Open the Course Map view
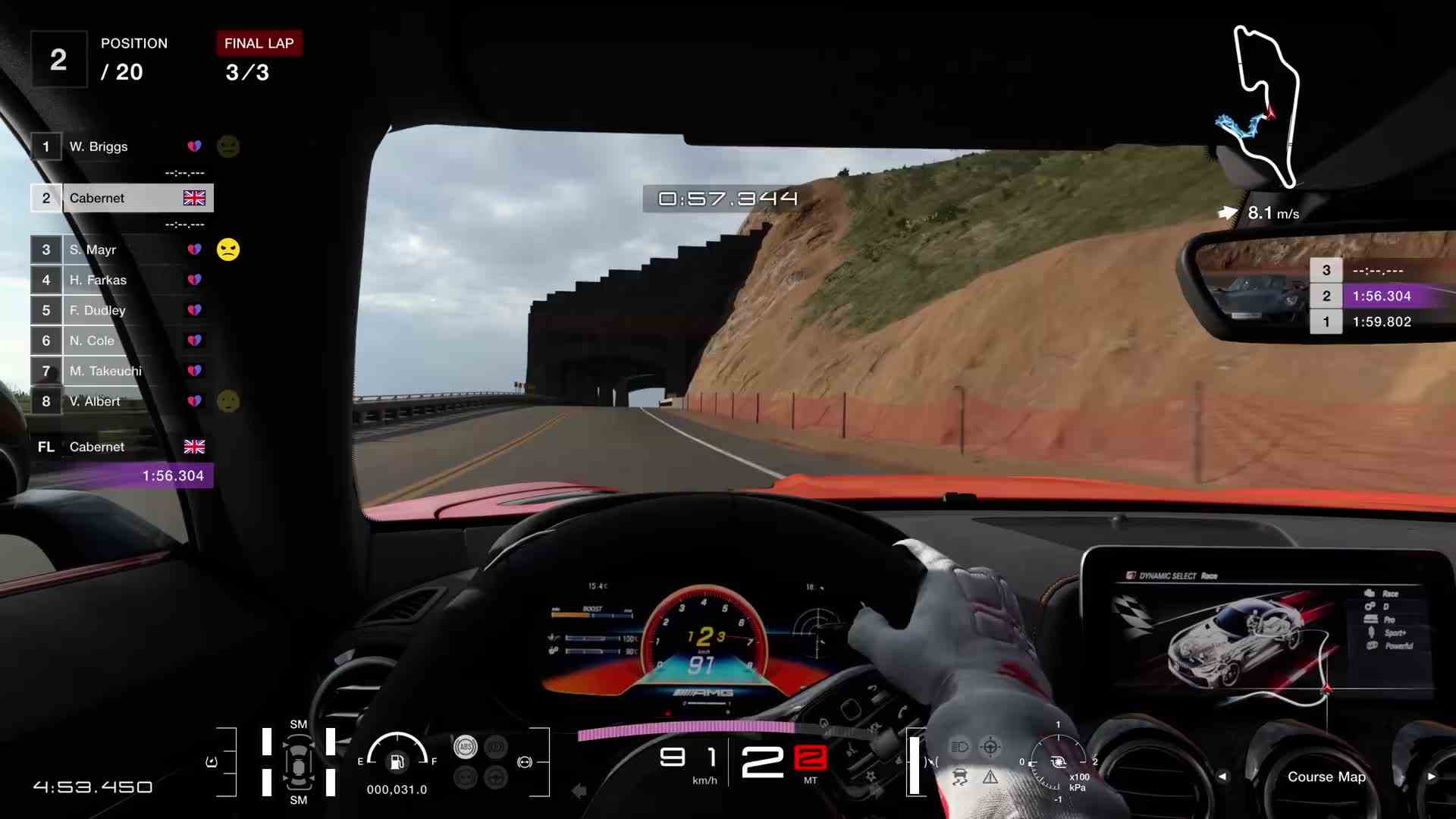 (1327, 777)
